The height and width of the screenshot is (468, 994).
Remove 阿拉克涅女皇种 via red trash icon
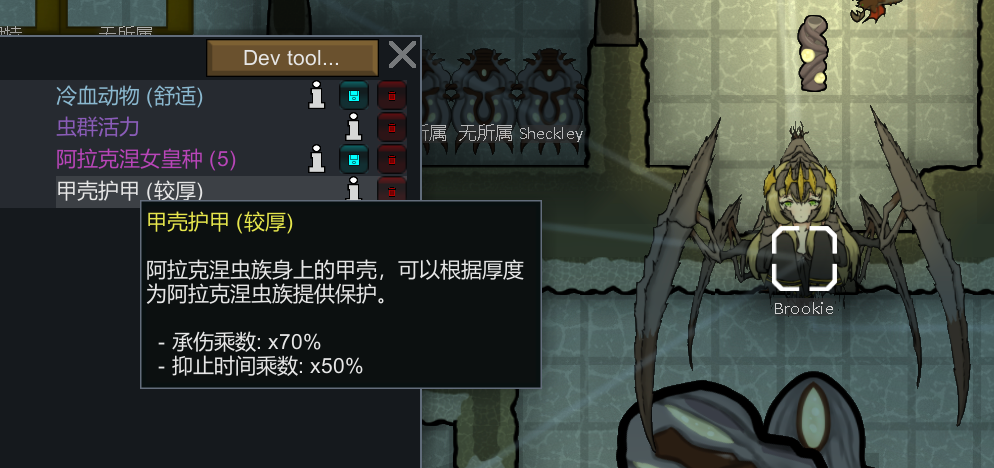tap(391, 158)
